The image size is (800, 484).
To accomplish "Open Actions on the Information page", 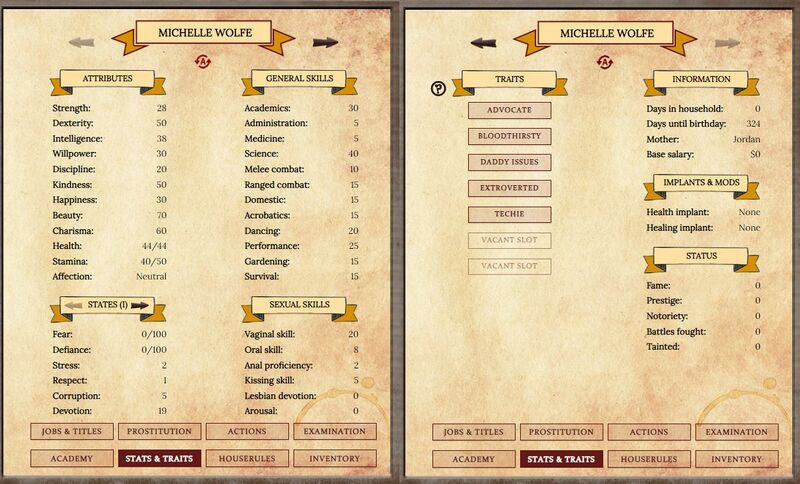I will pyautogui.click(x=650, y=432).
